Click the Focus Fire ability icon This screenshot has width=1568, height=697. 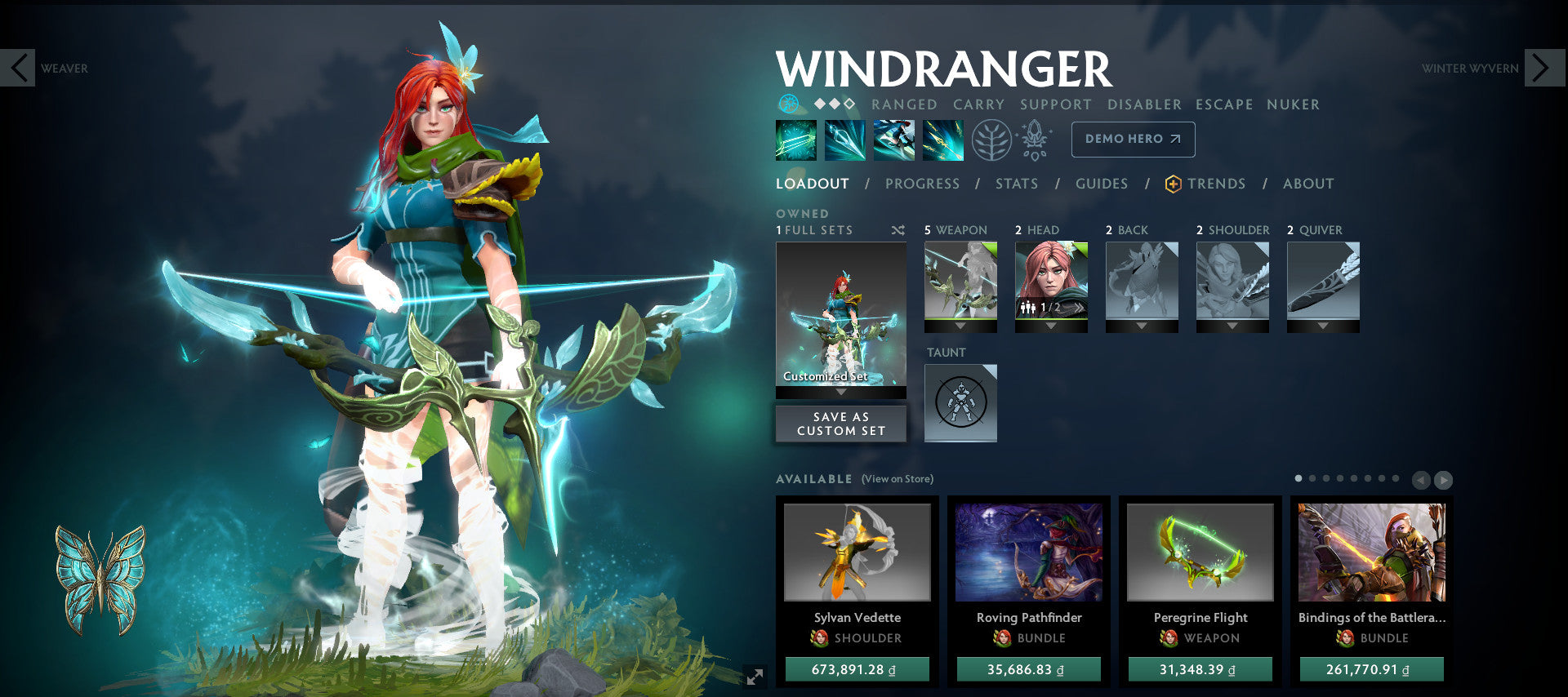(942, 140)
